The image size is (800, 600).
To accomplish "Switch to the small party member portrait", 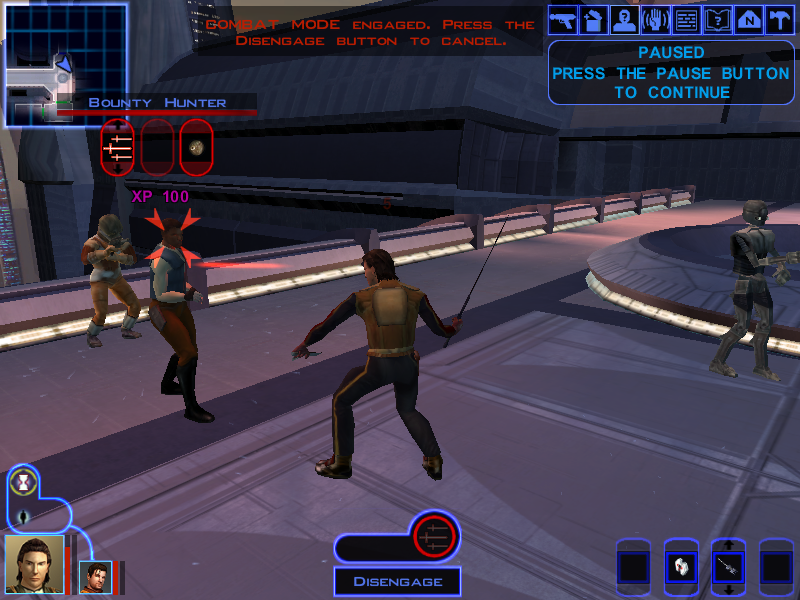I will (96, 577).
